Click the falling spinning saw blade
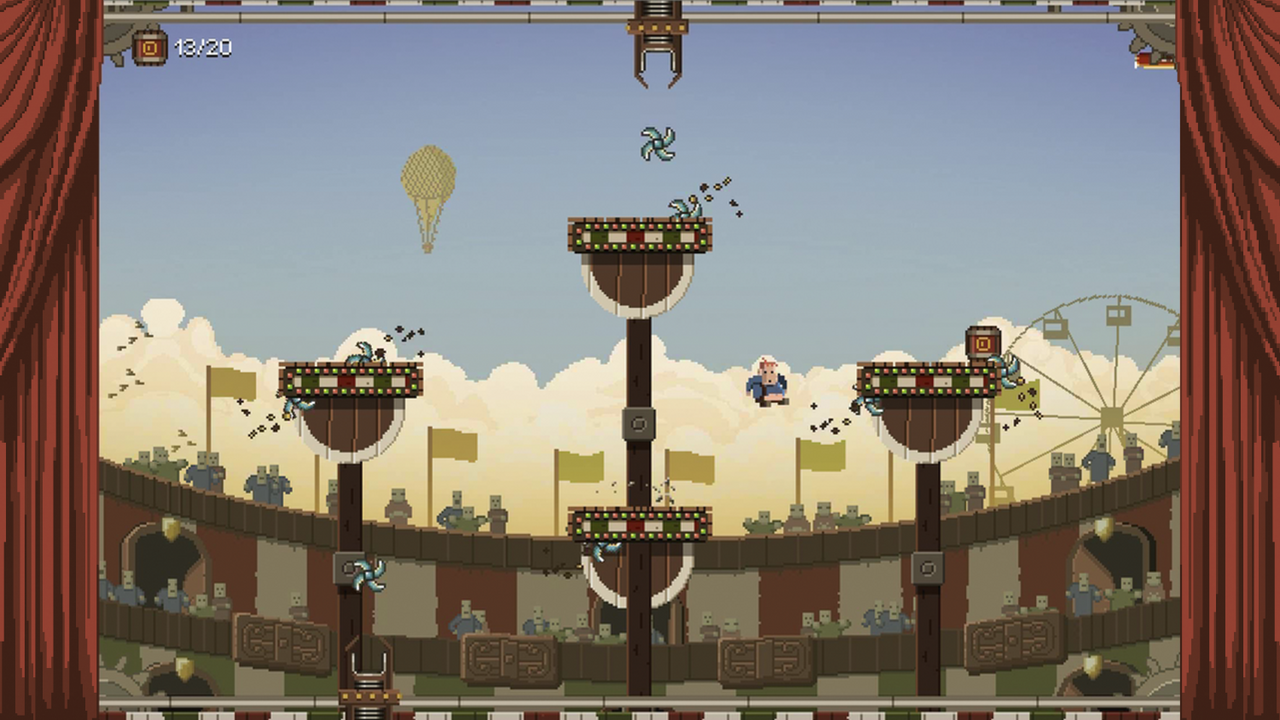Image resolution: width=1280 pixels, height=720 pixels. pos(657,144)
